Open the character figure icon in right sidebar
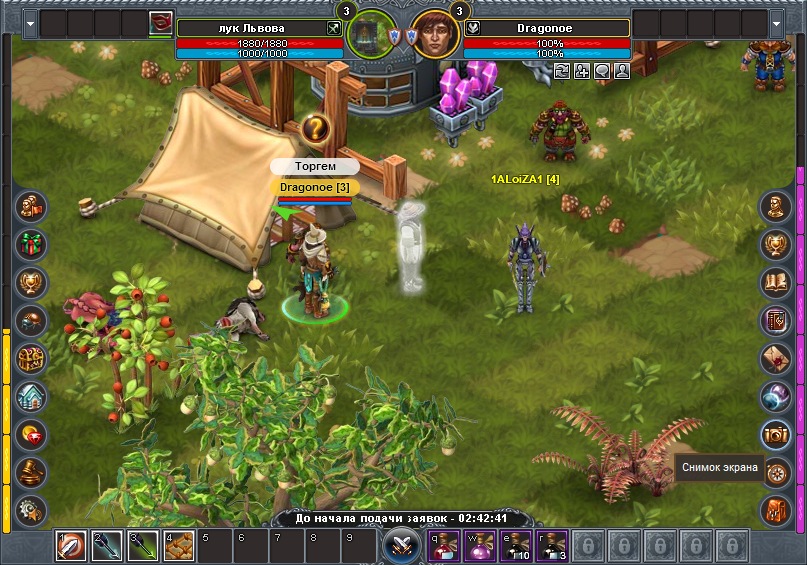The width and height of the screenshot is (807, 565). coord(775,206)
